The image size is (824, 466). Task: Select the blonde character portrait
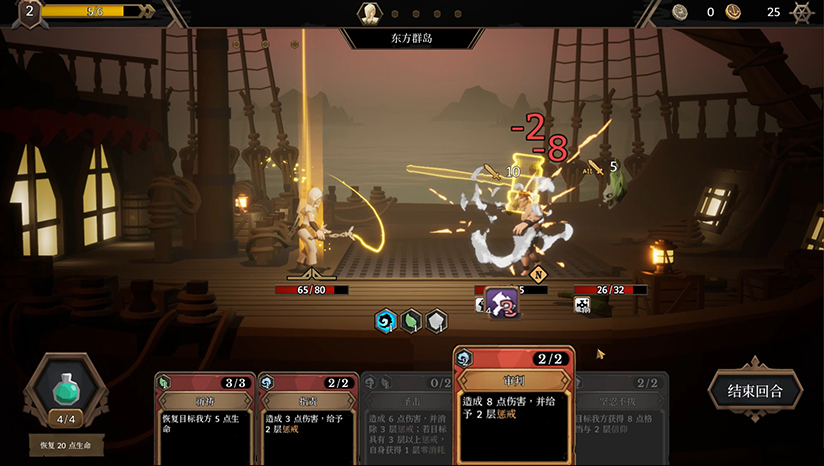pos(370,13)
